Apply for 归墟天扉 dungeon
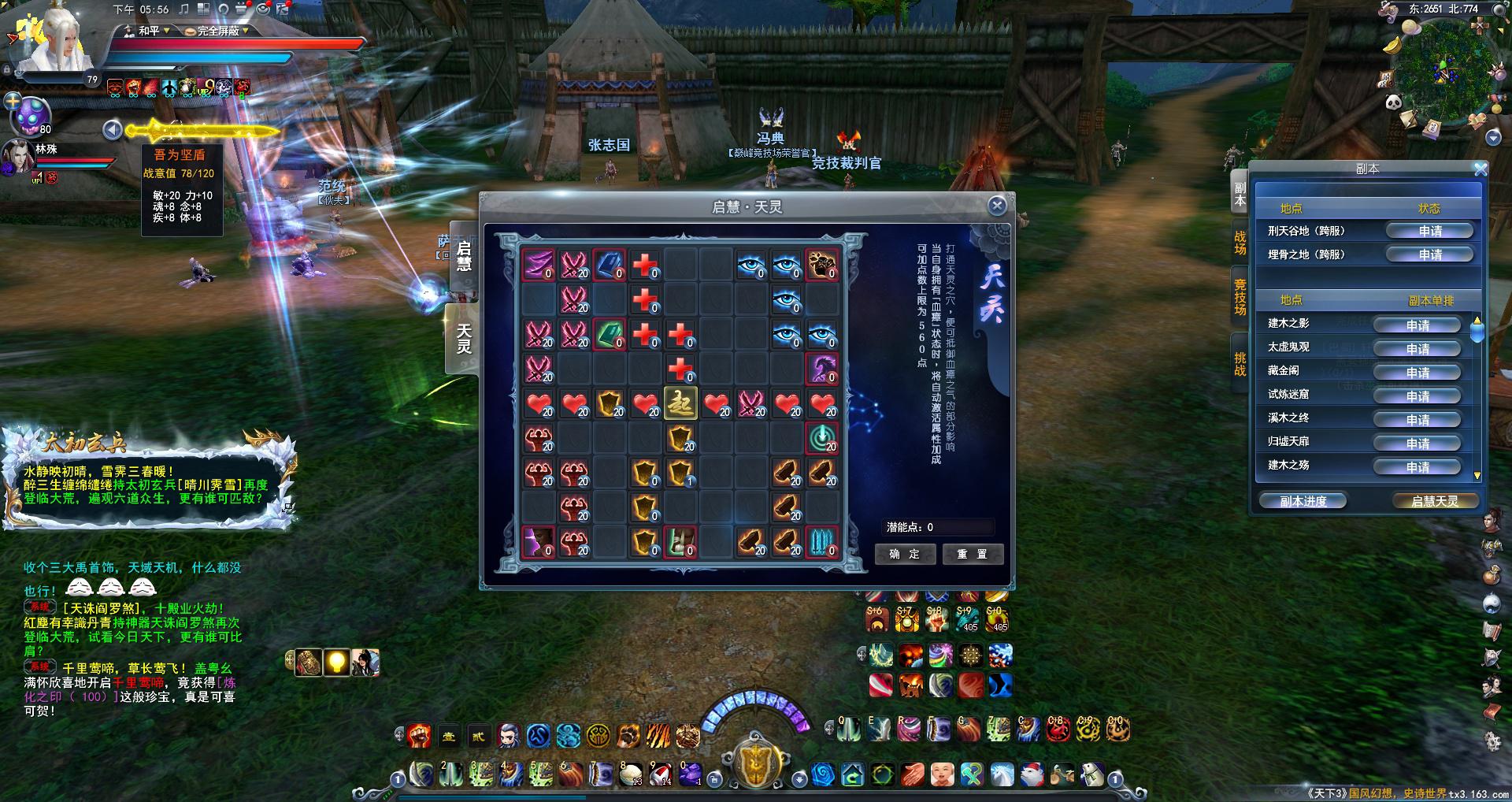 tap(1417, 444)
